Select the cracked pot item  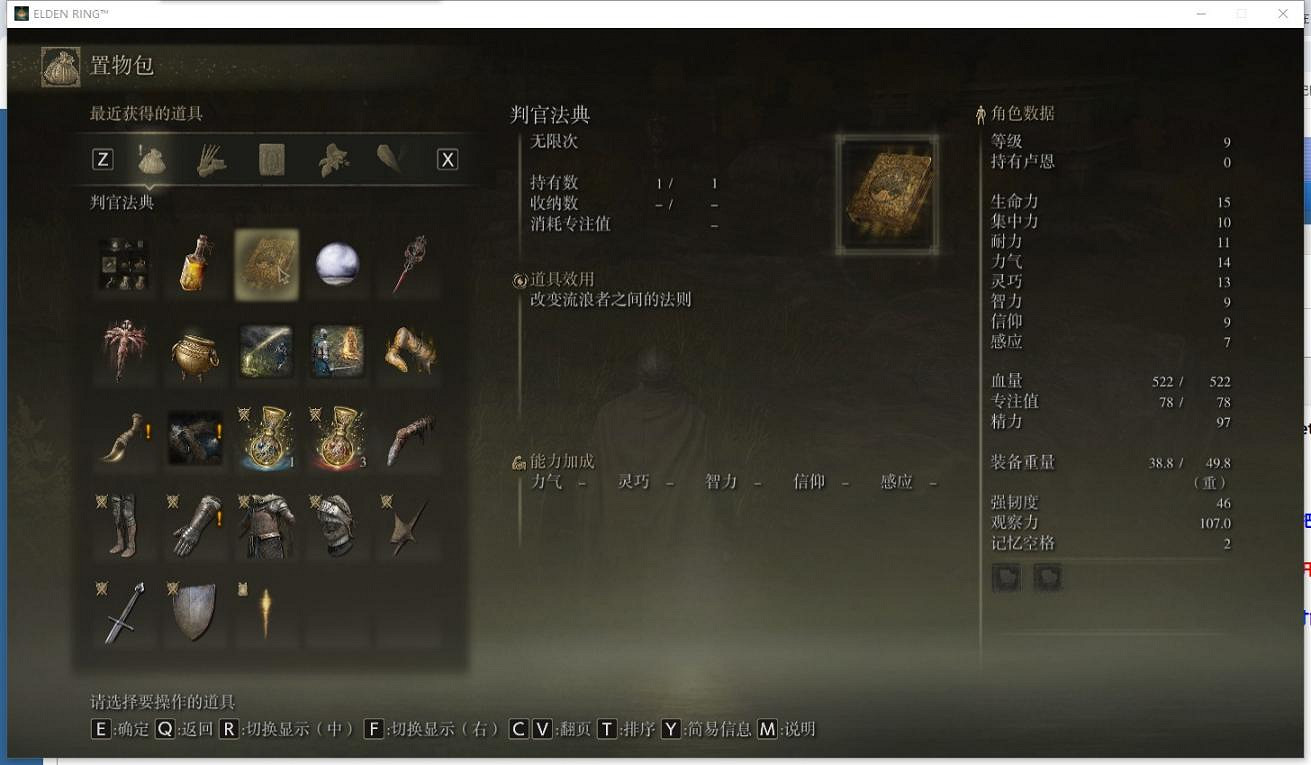click(195, 353)
